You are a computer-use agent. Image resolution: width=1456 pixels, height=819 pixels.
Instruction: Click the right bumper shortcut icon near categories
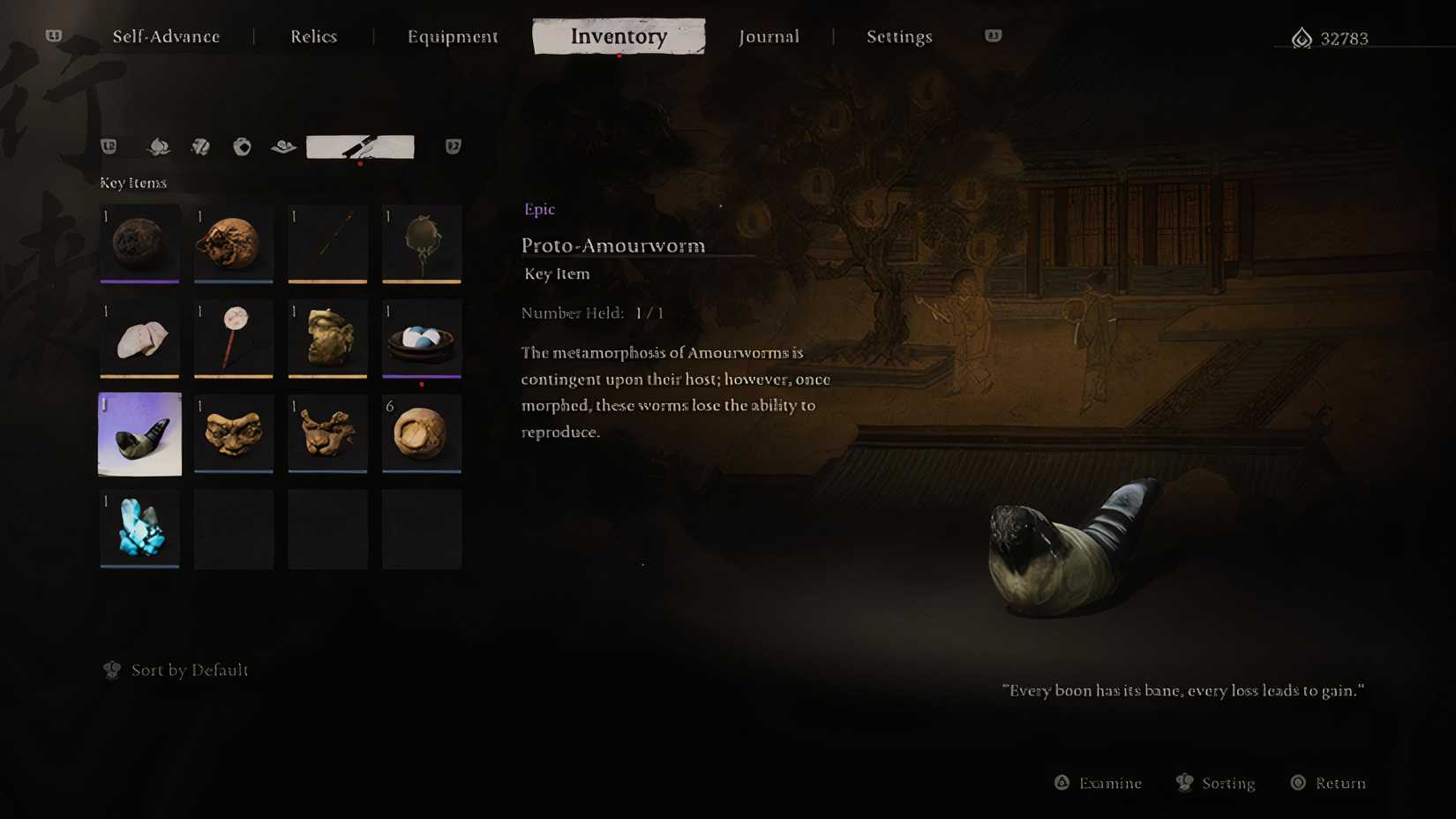click(452, 147)
